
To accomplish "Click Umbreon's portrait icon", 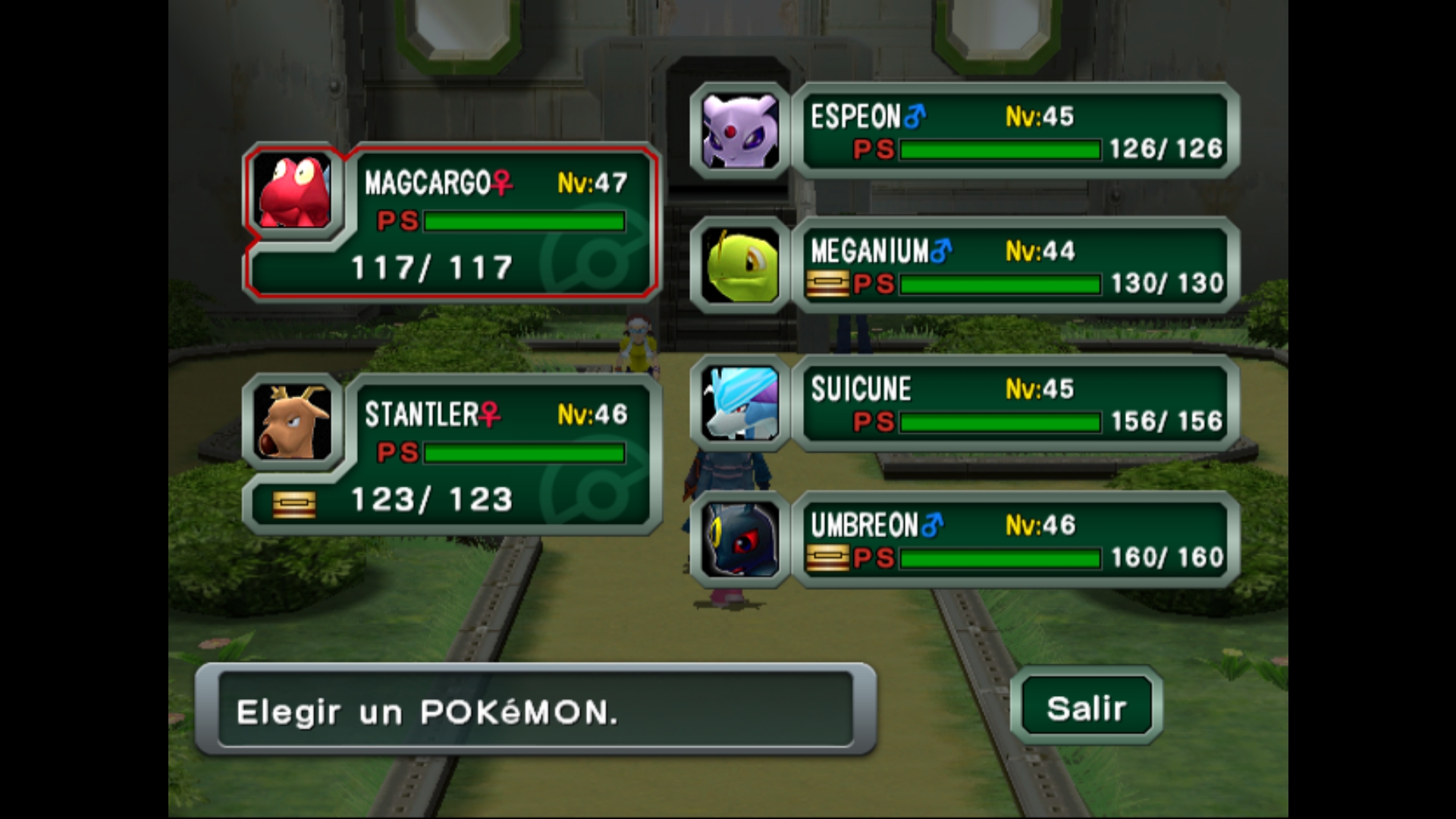I will (740, 540).
